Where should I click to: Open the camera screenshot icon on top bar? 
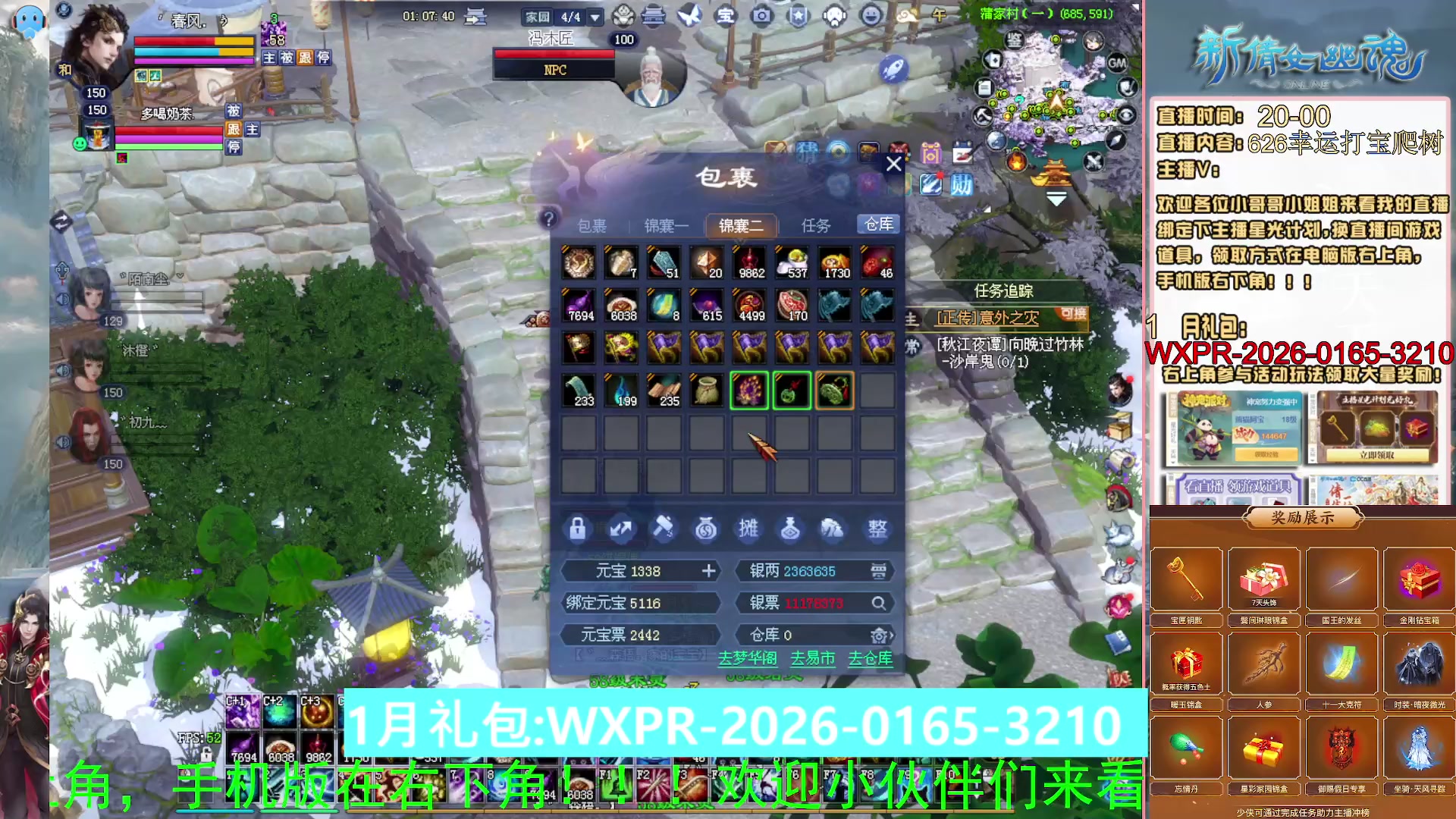(x=761, y=15)
